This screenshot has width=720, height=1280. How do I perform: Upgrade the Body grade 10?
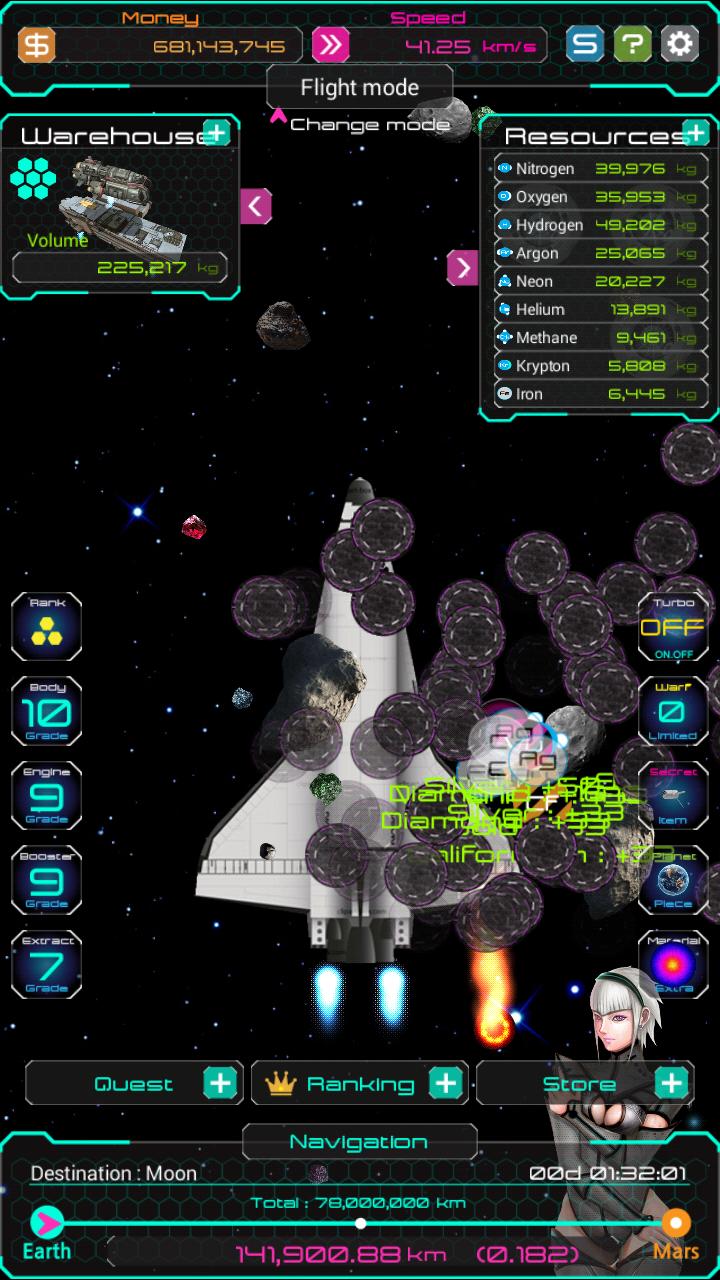pos(46,712)
